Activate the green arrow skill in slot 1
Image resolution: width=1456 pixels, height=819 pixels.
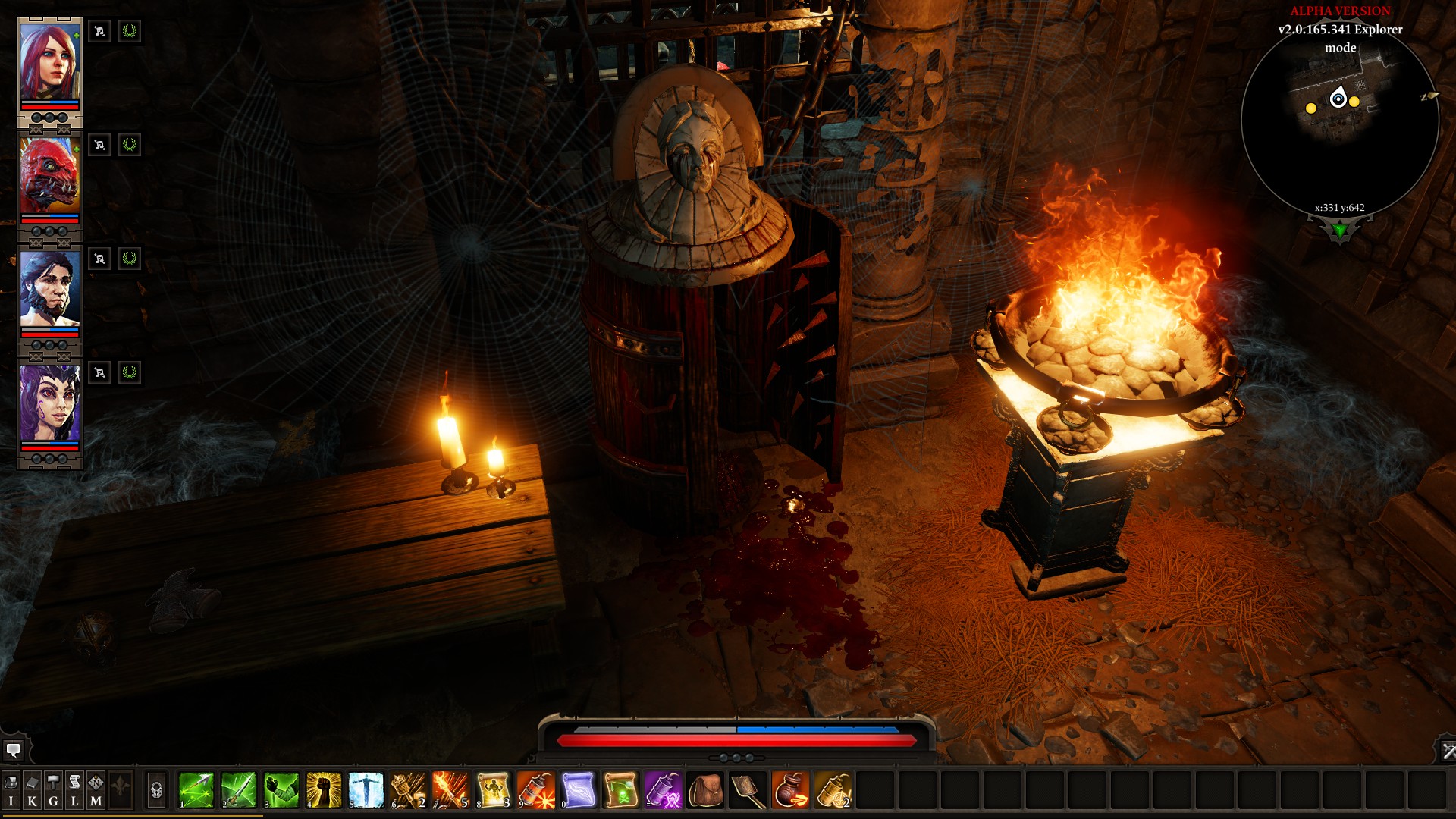tap(196, 790)
